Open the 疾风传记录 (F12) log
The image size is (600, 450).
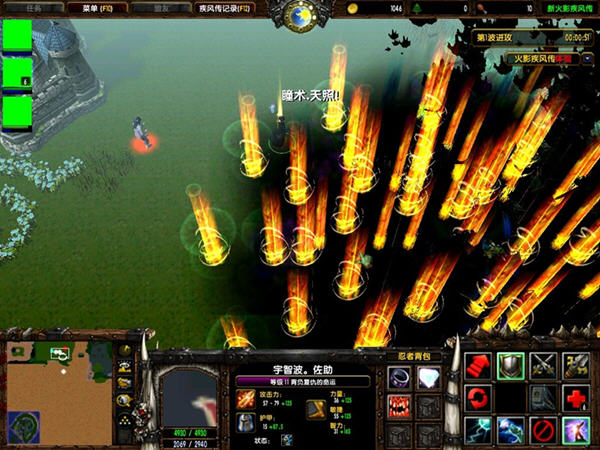[213, 8]
